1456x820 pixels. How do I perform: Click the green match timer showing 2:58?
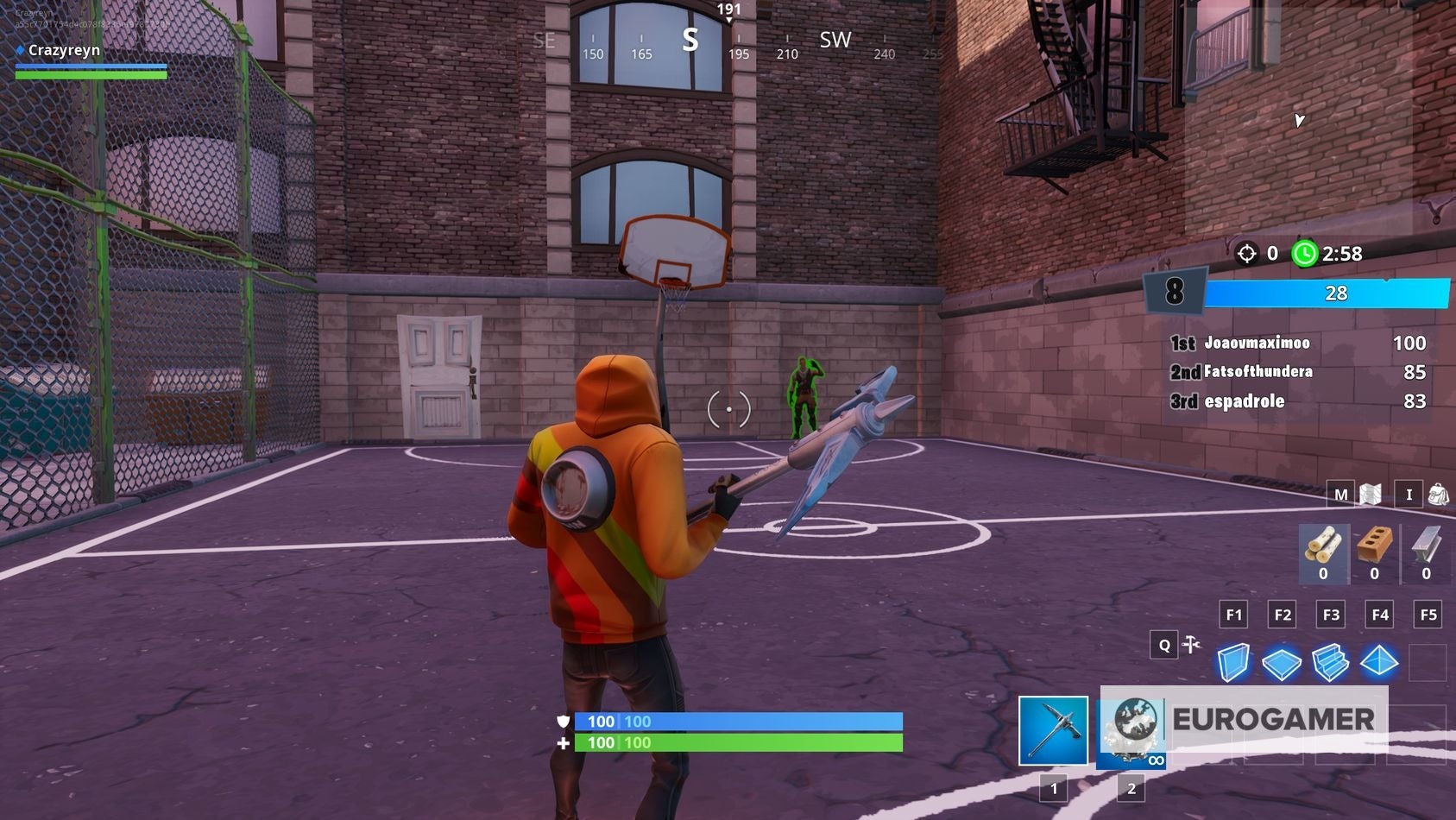[1306, 254]
